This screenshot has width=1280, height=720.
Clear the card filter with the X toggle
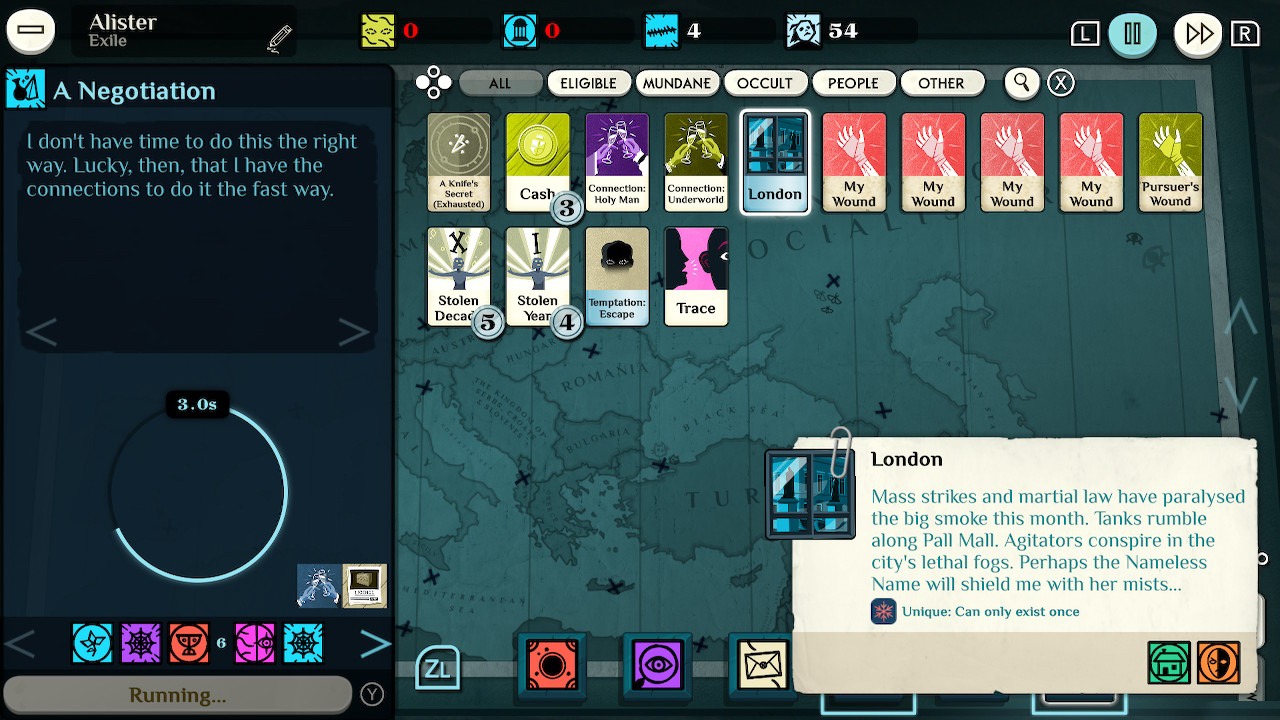[1060, 83]
